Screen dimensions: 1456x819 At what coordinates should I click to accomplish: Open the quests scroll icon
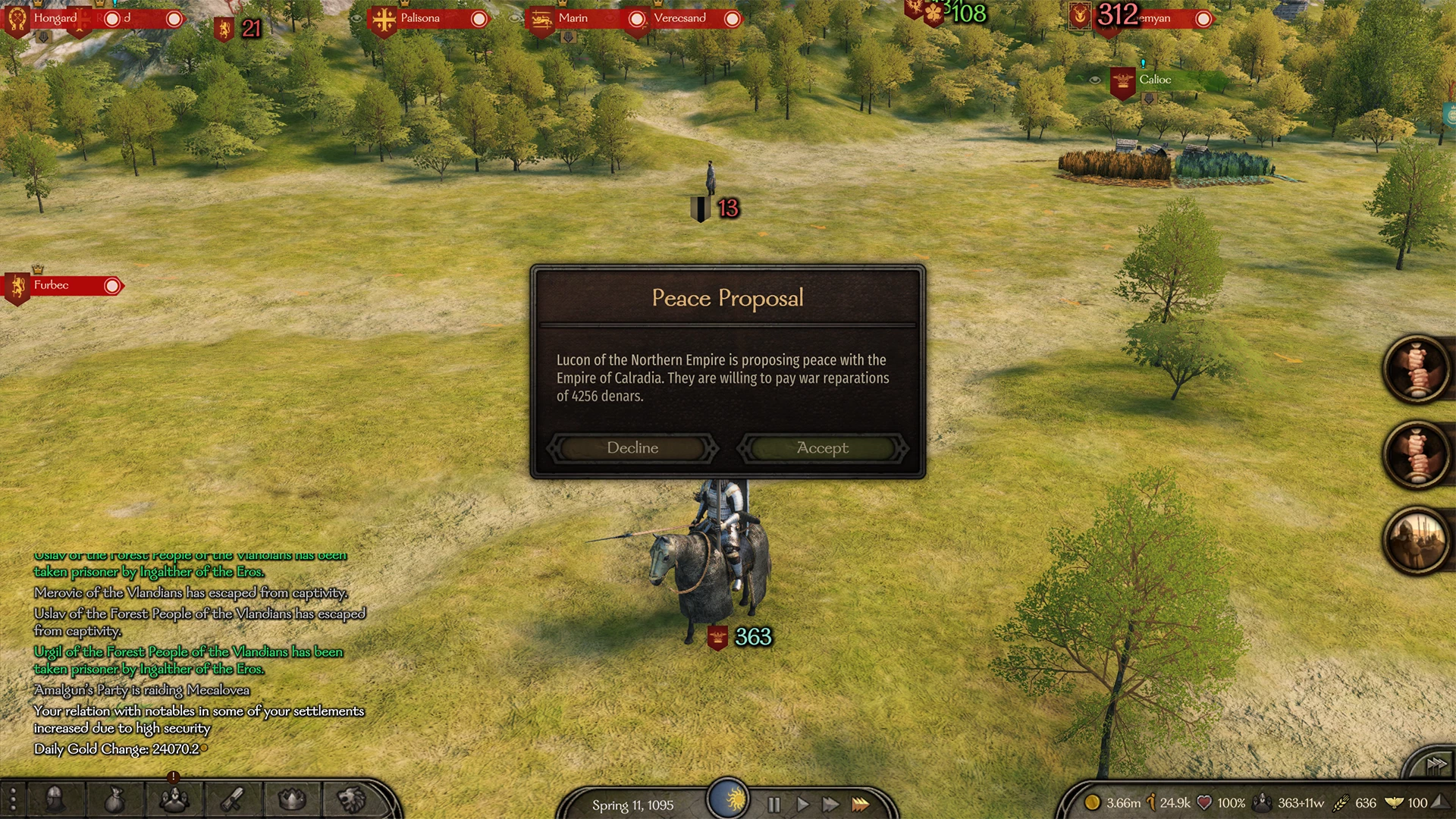tap(233, 799)
